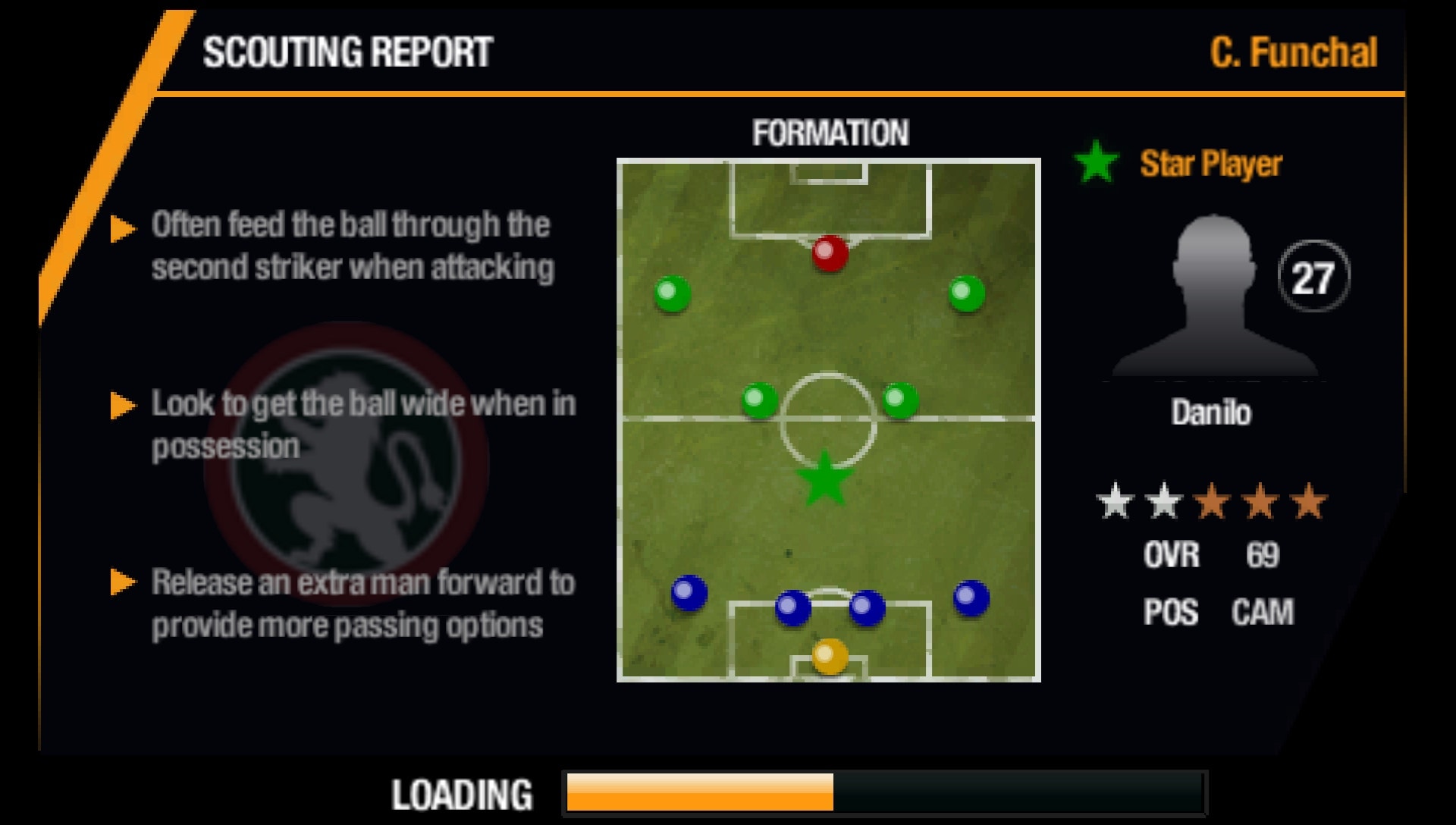Image resolution: width=1456 pixels, height=825 pixels.
Task: Select the yellow goalkeeper dot on the pitch
Action: point(827,656)
